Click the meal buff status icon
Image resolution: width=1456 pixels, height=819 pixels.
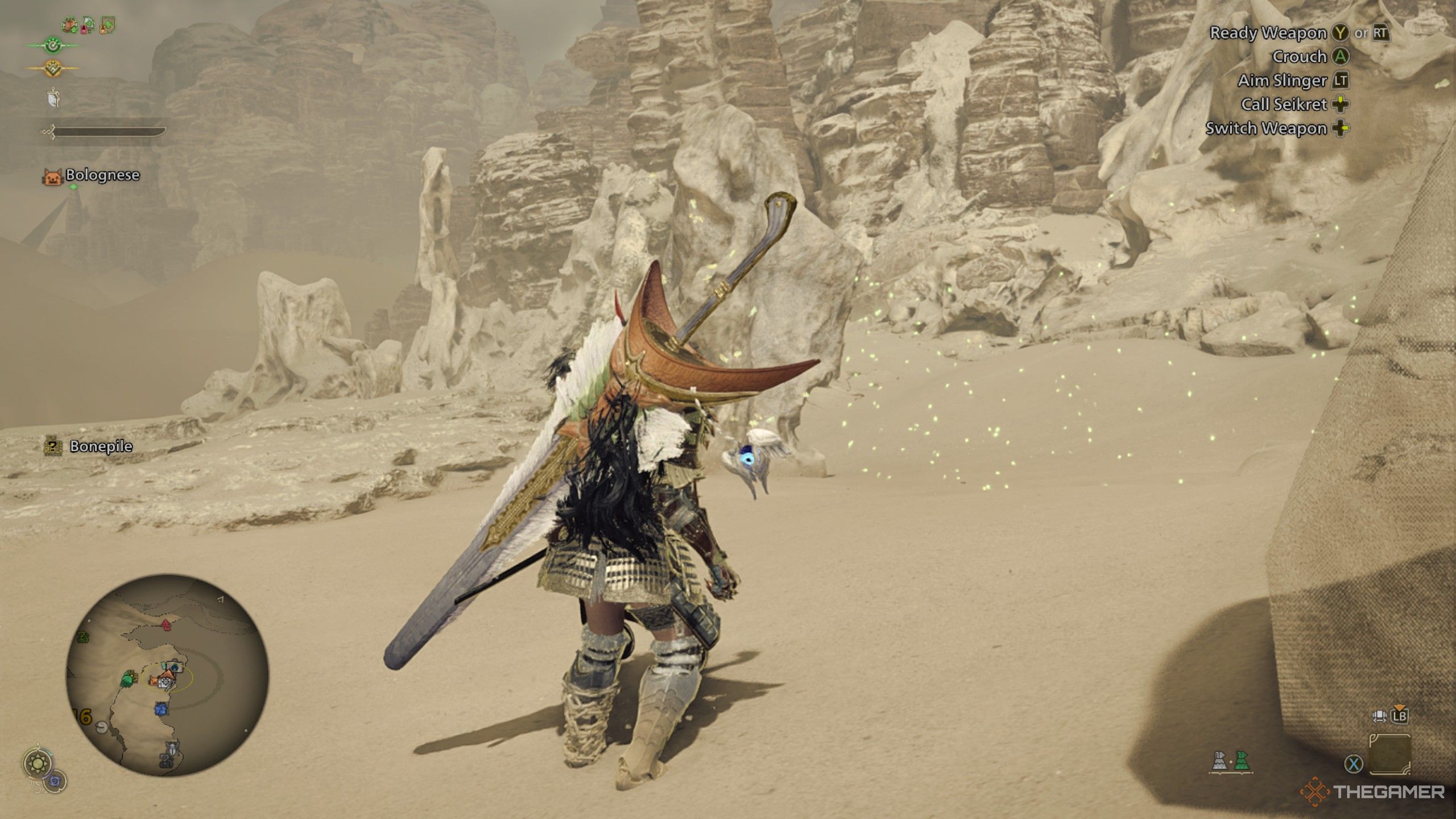(71, 24)
